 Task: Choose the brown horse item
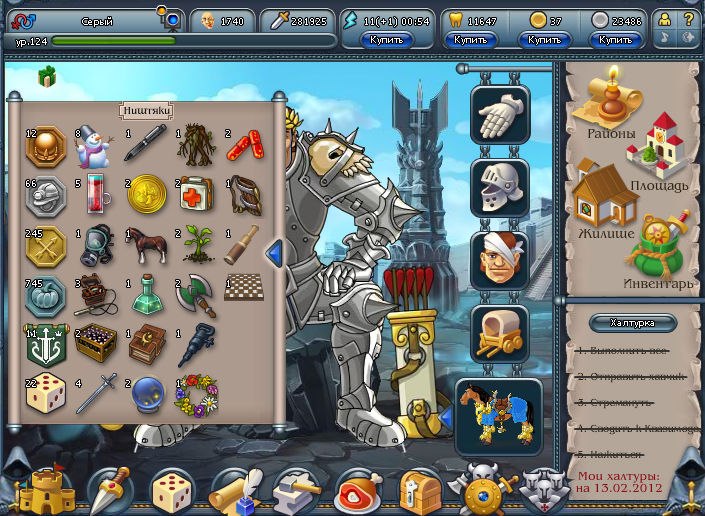click(145, 245)
